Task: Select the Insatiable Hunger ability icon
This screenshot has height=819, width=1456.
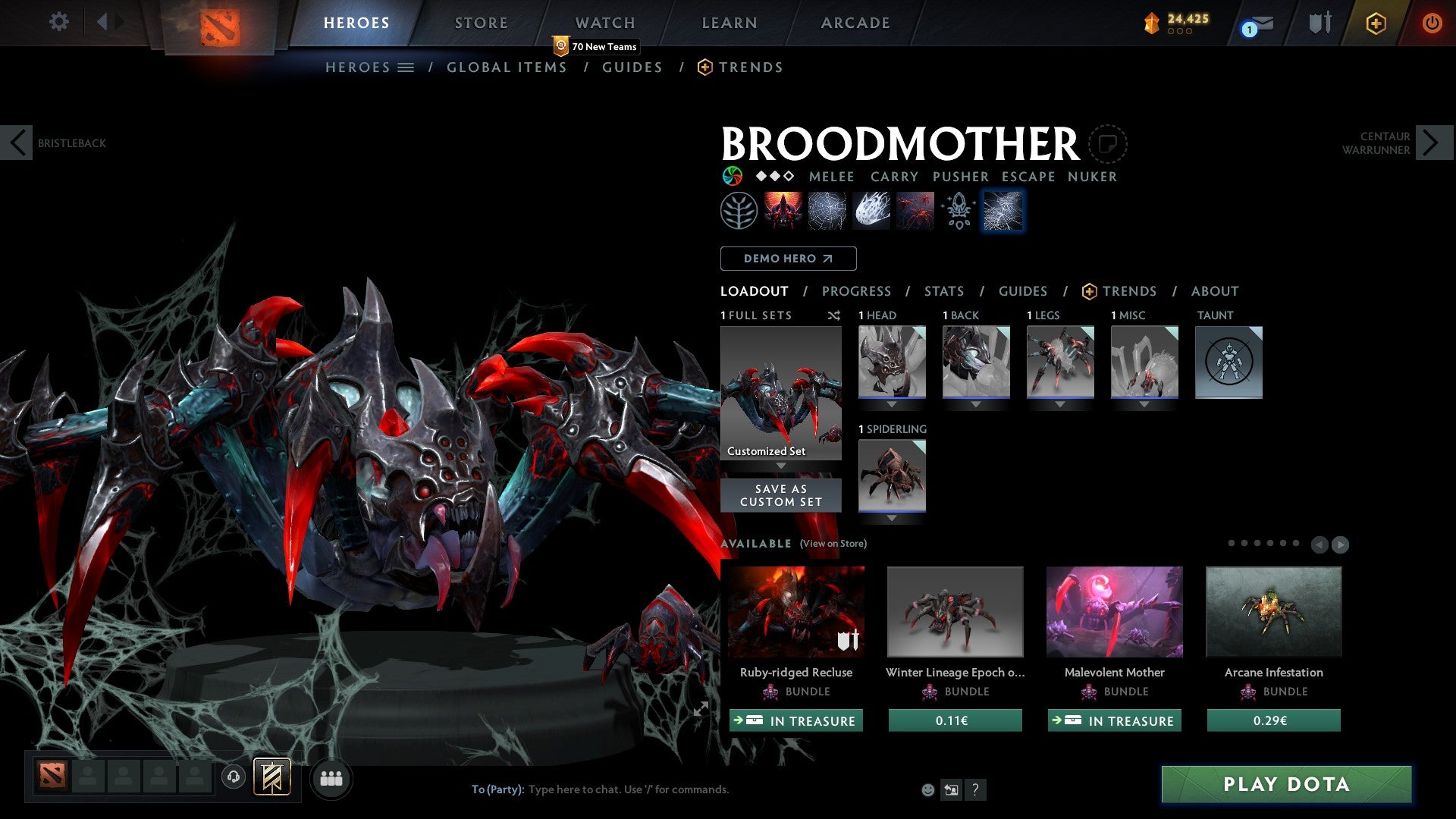Action: point(783,210)
